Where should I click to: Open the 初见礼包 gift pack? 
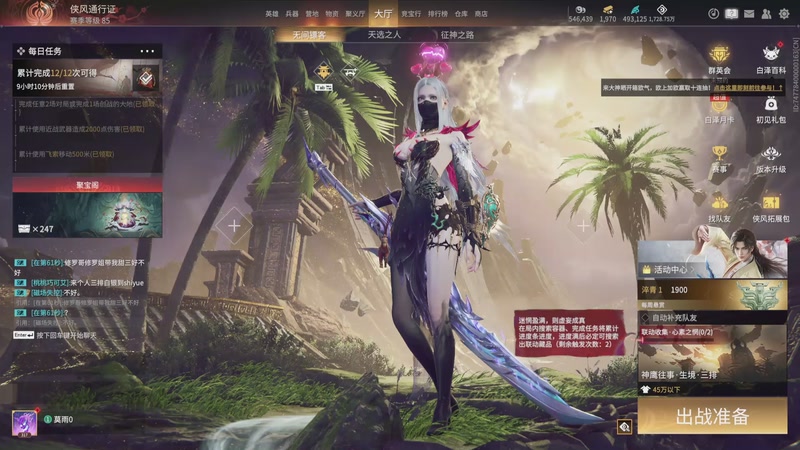point(771,108)
